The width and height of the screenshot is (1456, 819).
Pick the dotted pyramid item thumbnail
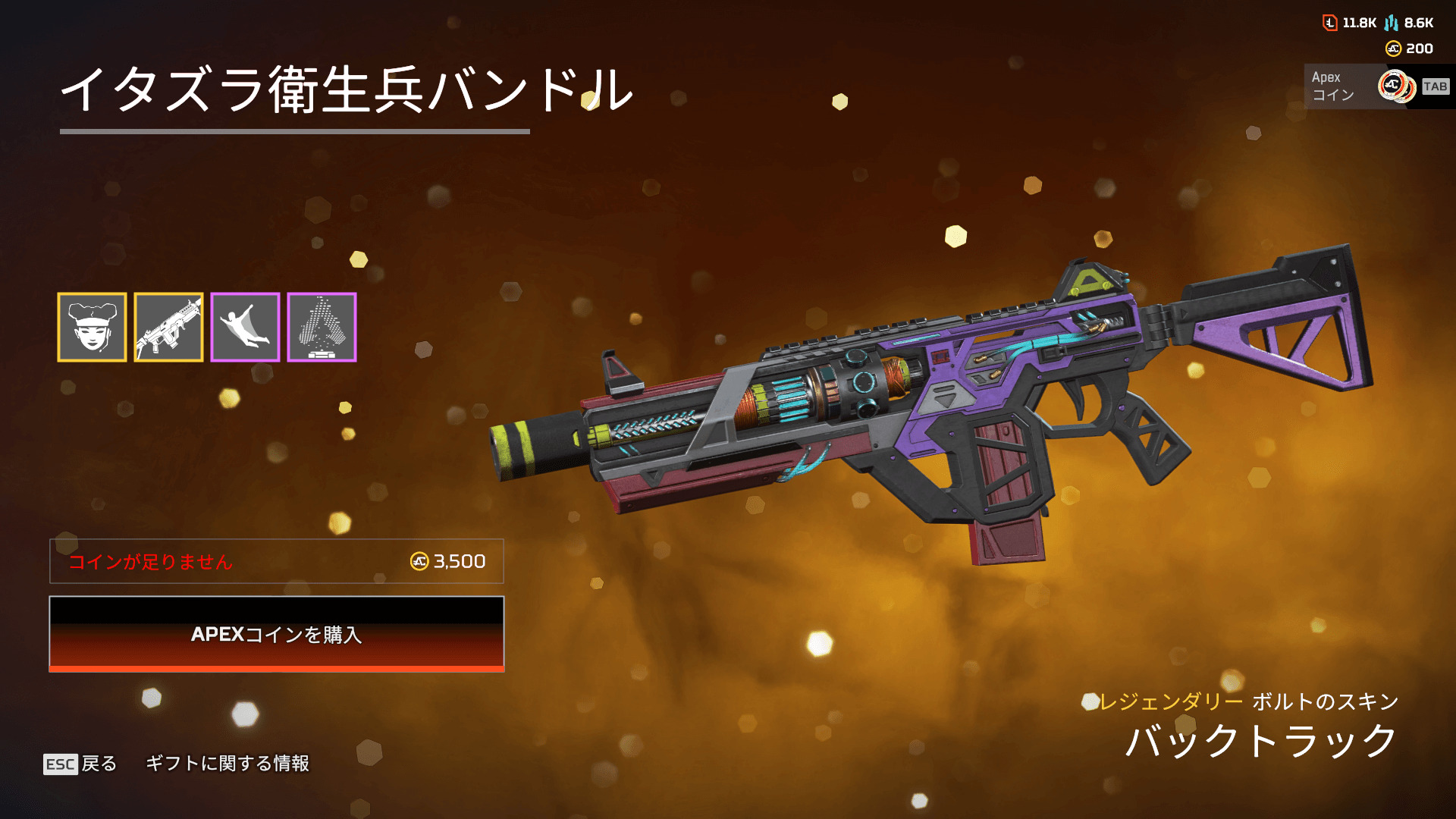(322, 327)
